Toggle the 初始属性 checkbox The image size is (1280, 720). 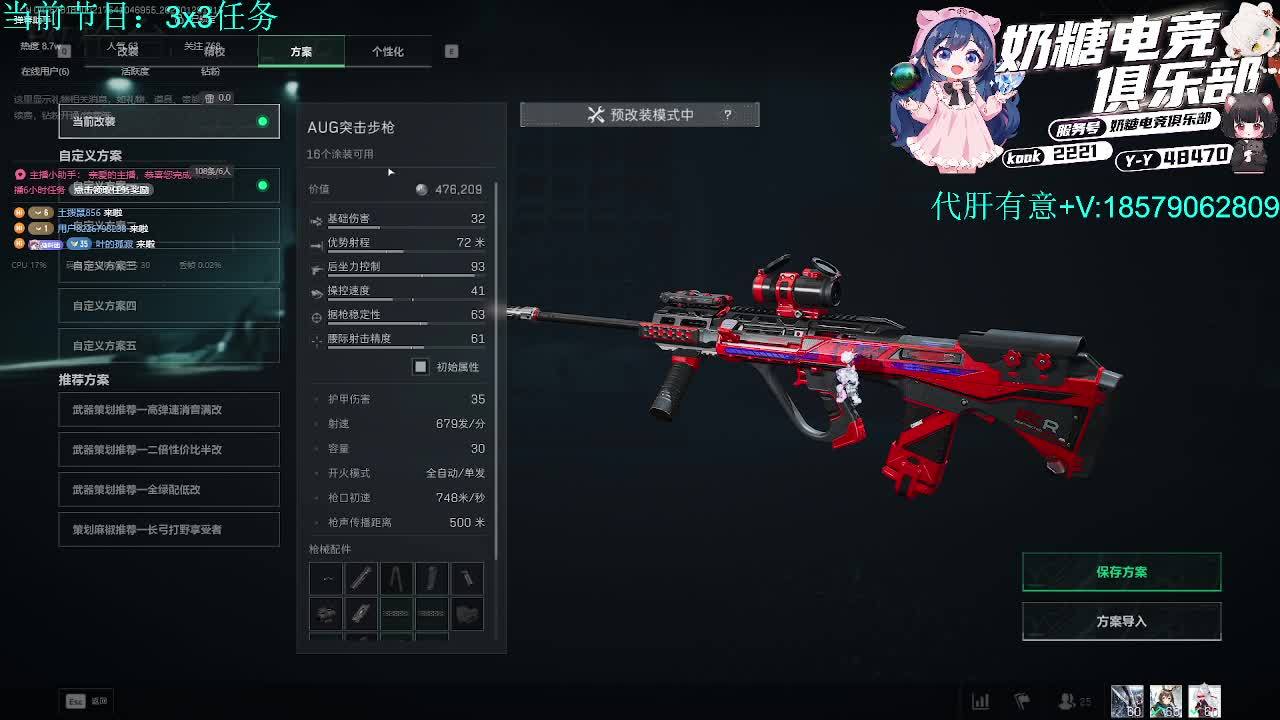click(421, 367)
